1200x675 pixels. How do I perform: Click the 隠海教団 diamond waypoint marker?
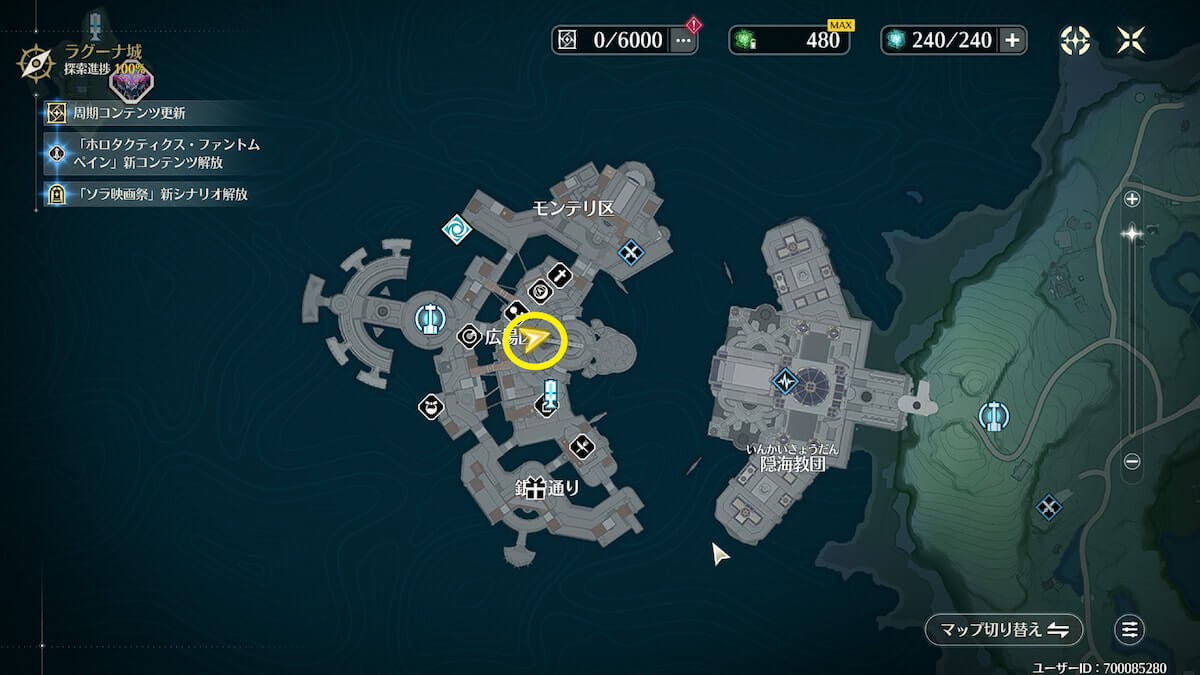coord(785,381)
